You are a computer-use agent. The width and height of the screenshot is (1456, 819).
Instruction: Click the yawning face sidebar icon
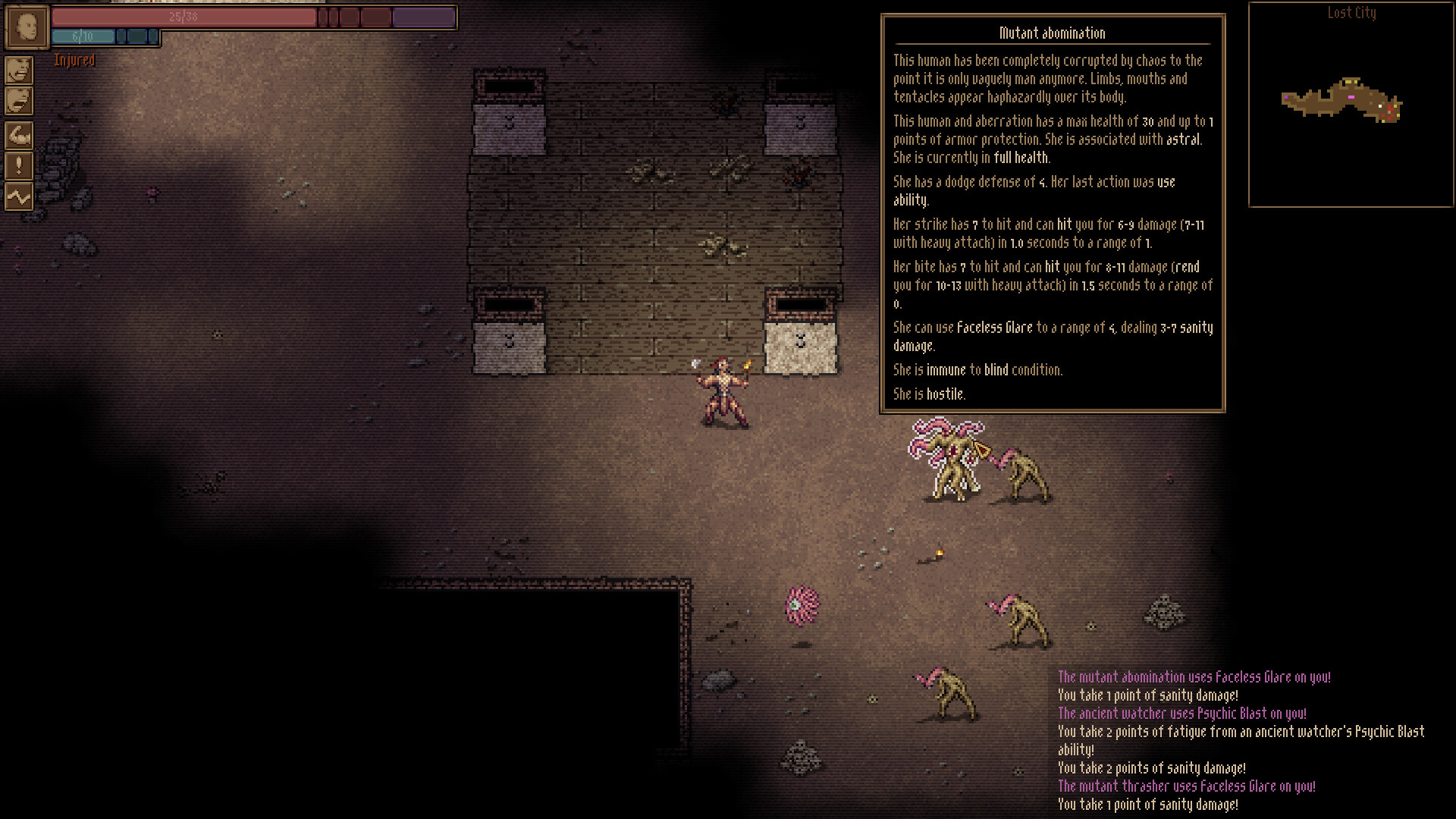pyautogui.click(x=18, y=99)
